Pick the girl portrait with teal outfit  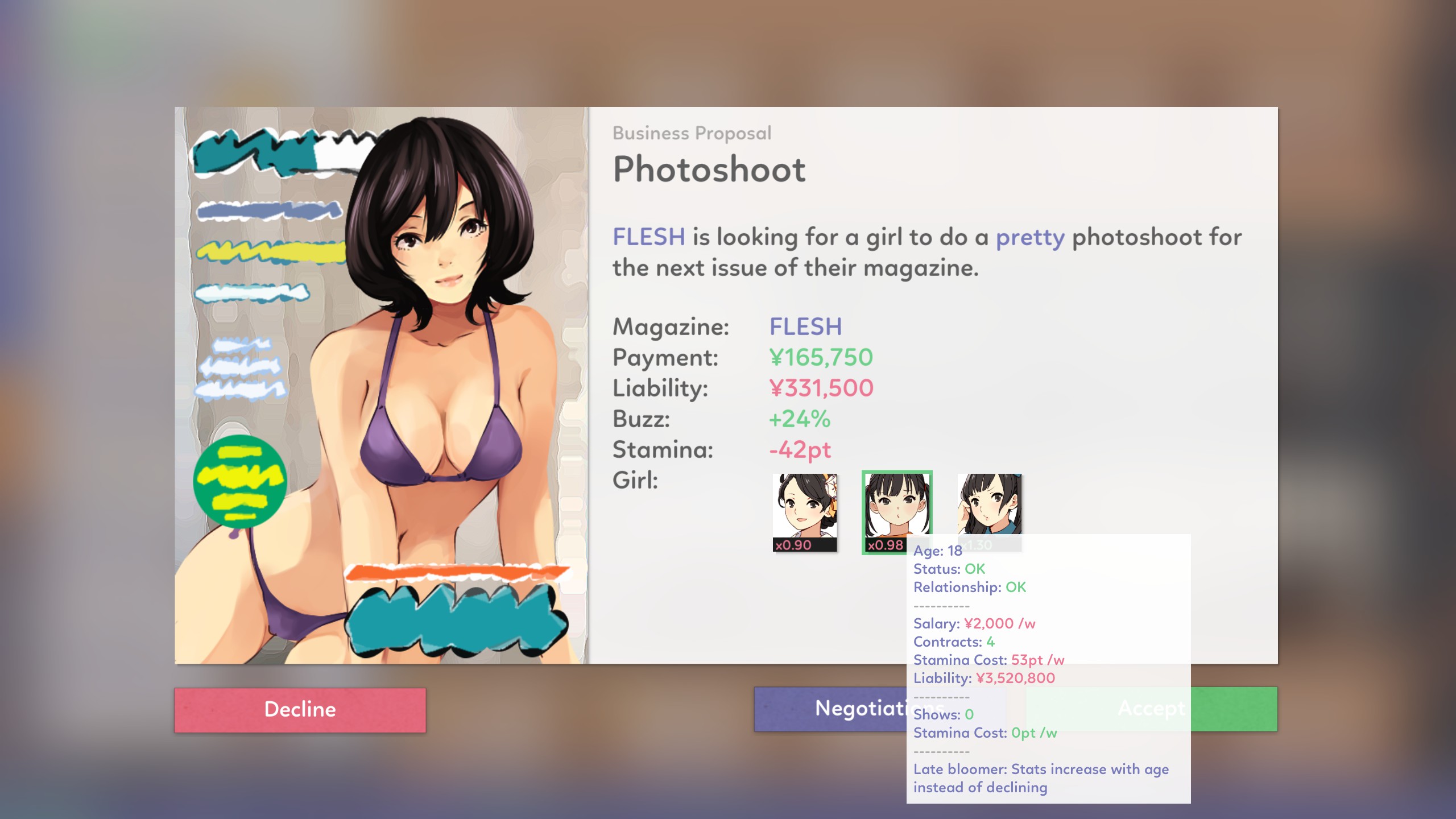(x=989, y=503)
